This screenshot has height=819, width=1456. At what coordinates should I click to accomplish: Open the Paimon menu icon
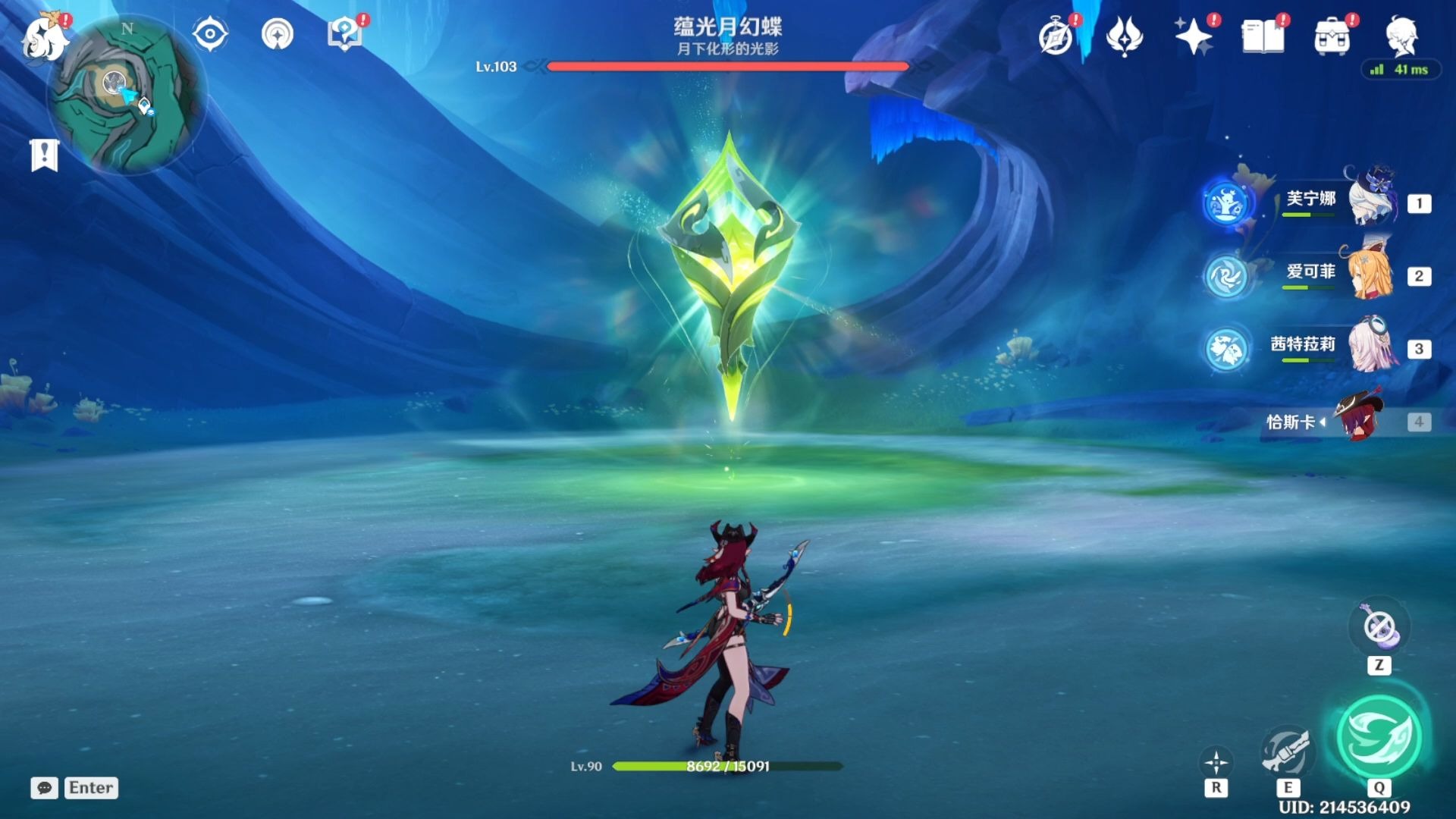pos(44,36)
